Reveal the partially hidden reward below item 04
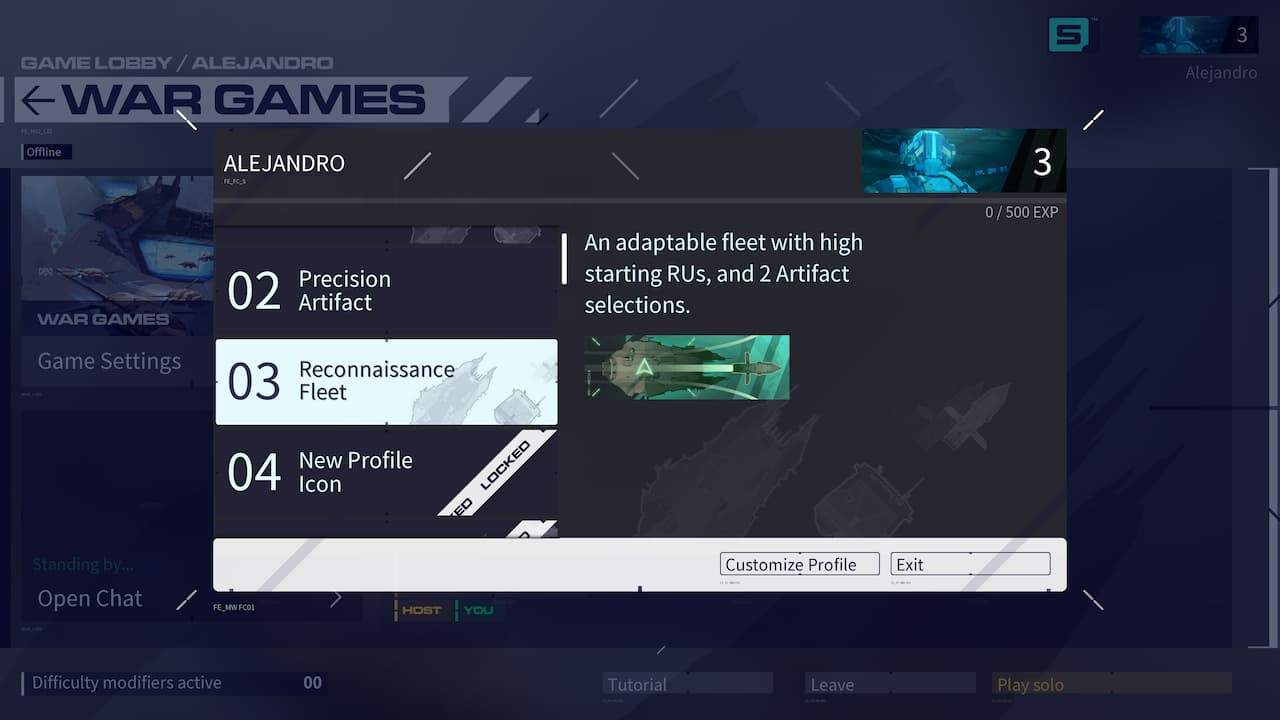1280x720 pixels. click(386, 532)
